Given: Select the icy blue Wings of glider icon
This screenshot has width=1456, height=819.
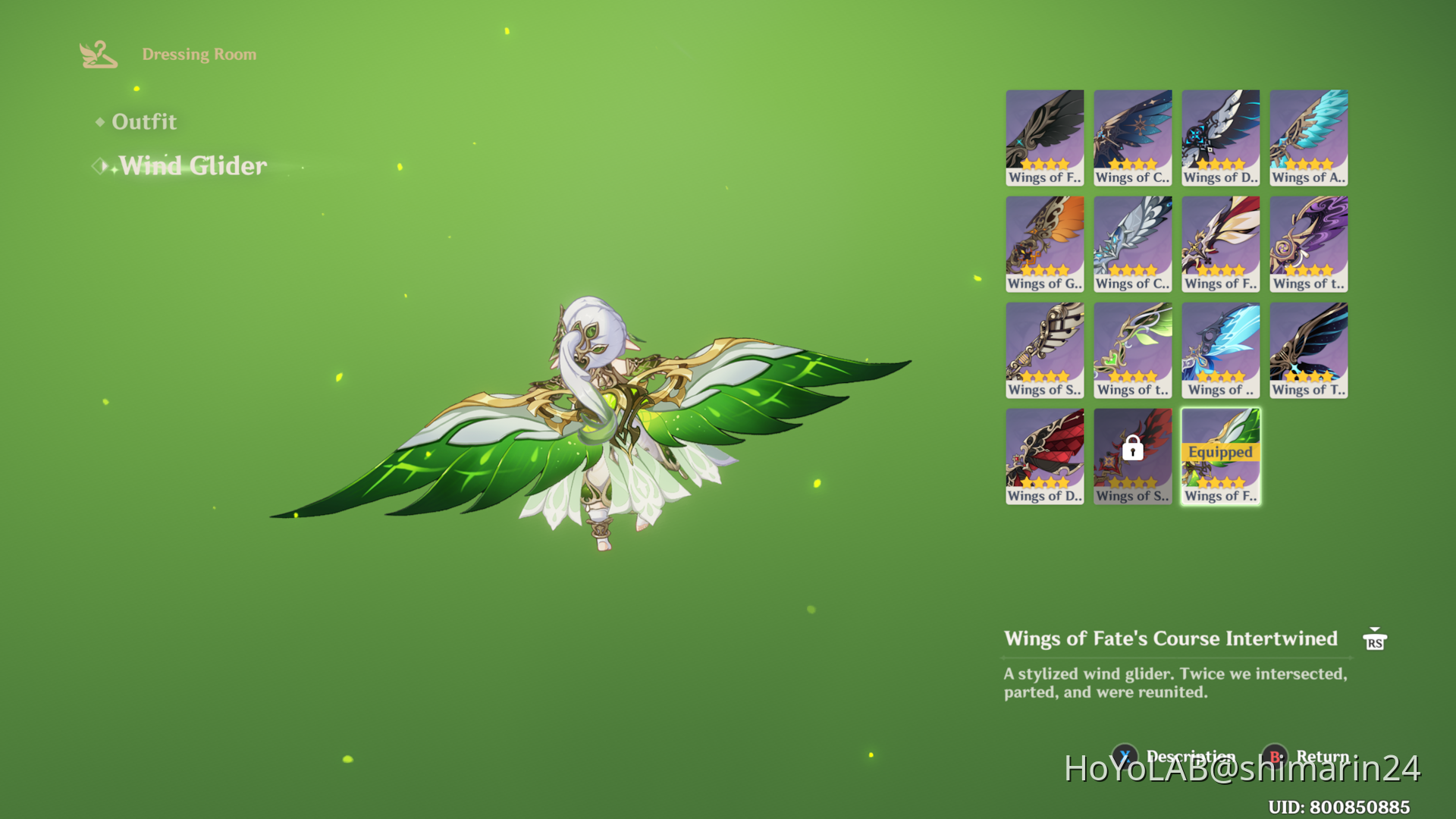Looking at the screenshot, I should tap(1220, 349).
